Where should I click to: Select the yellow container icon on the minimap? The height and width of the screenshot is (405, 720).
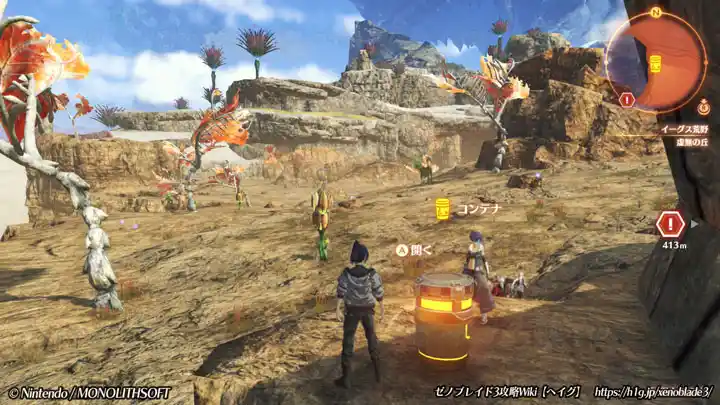point(655,64)
